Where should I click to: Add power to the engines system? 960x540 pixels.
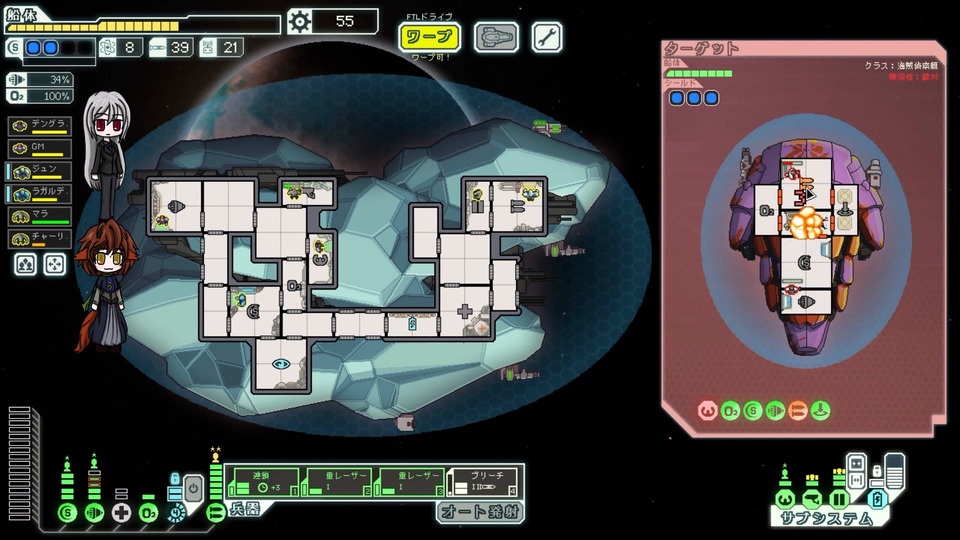(94, 512)
